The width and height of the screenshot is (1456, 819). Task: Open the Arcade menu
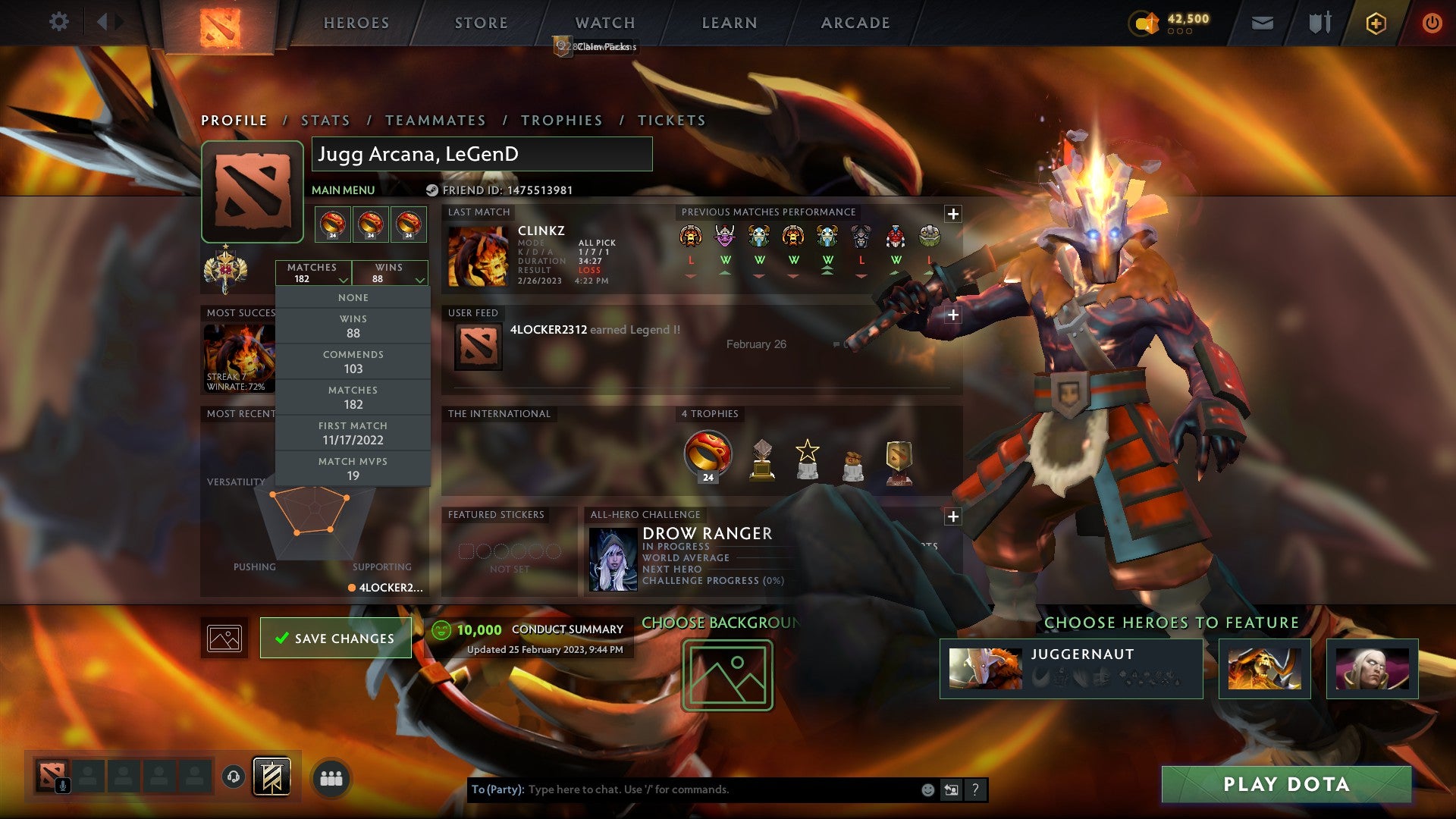click(x=855, y=23)
